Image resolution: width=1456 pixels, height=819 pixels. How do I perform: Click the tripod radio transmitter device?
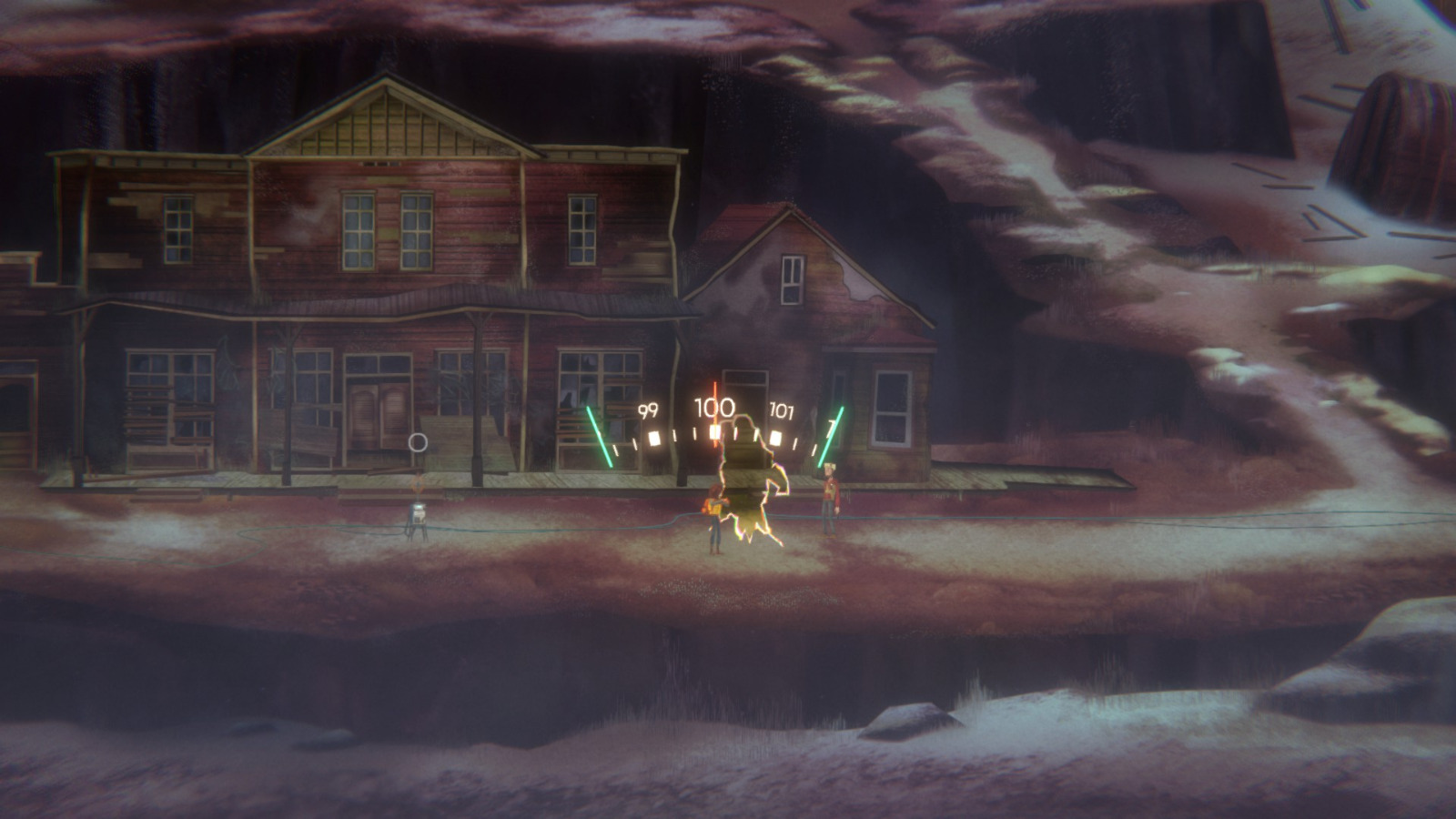[419, 515]
